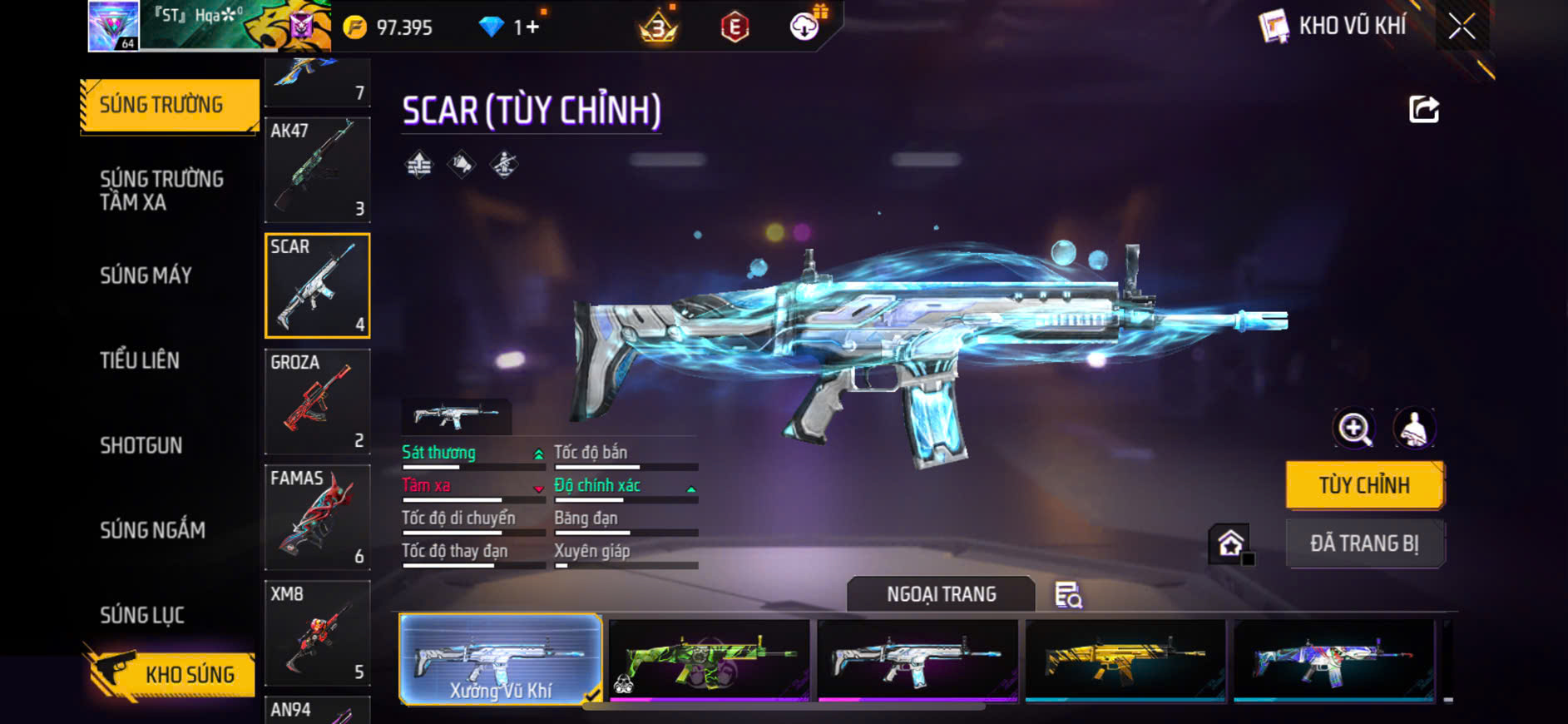Image resolution: width=1568 pixels, height=724 pixels.
Task: Pick the GROZA weapon tile
Action: pos(317,401)
